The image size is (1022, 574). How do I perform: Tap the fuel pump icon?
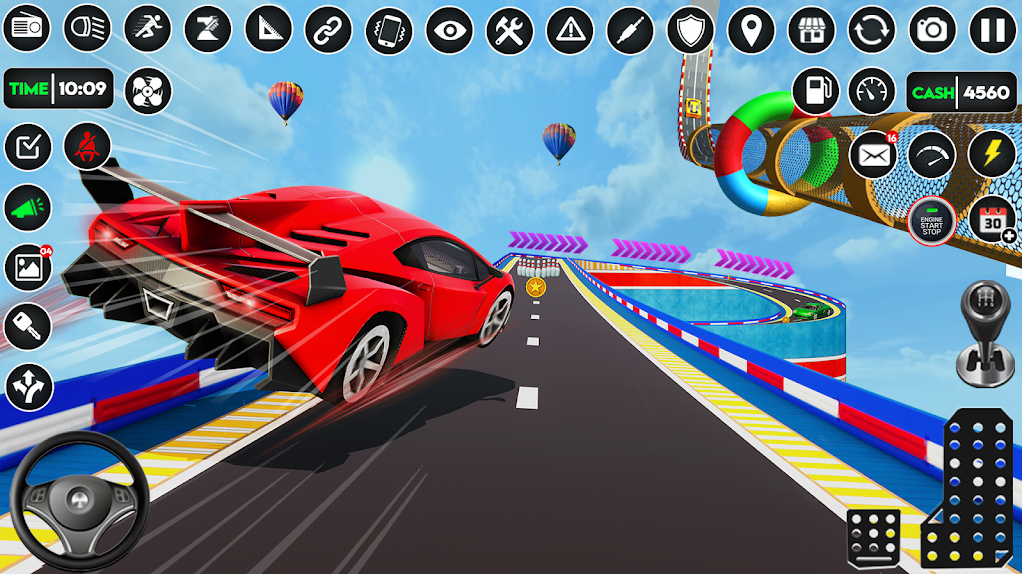(x=815, y=92)
